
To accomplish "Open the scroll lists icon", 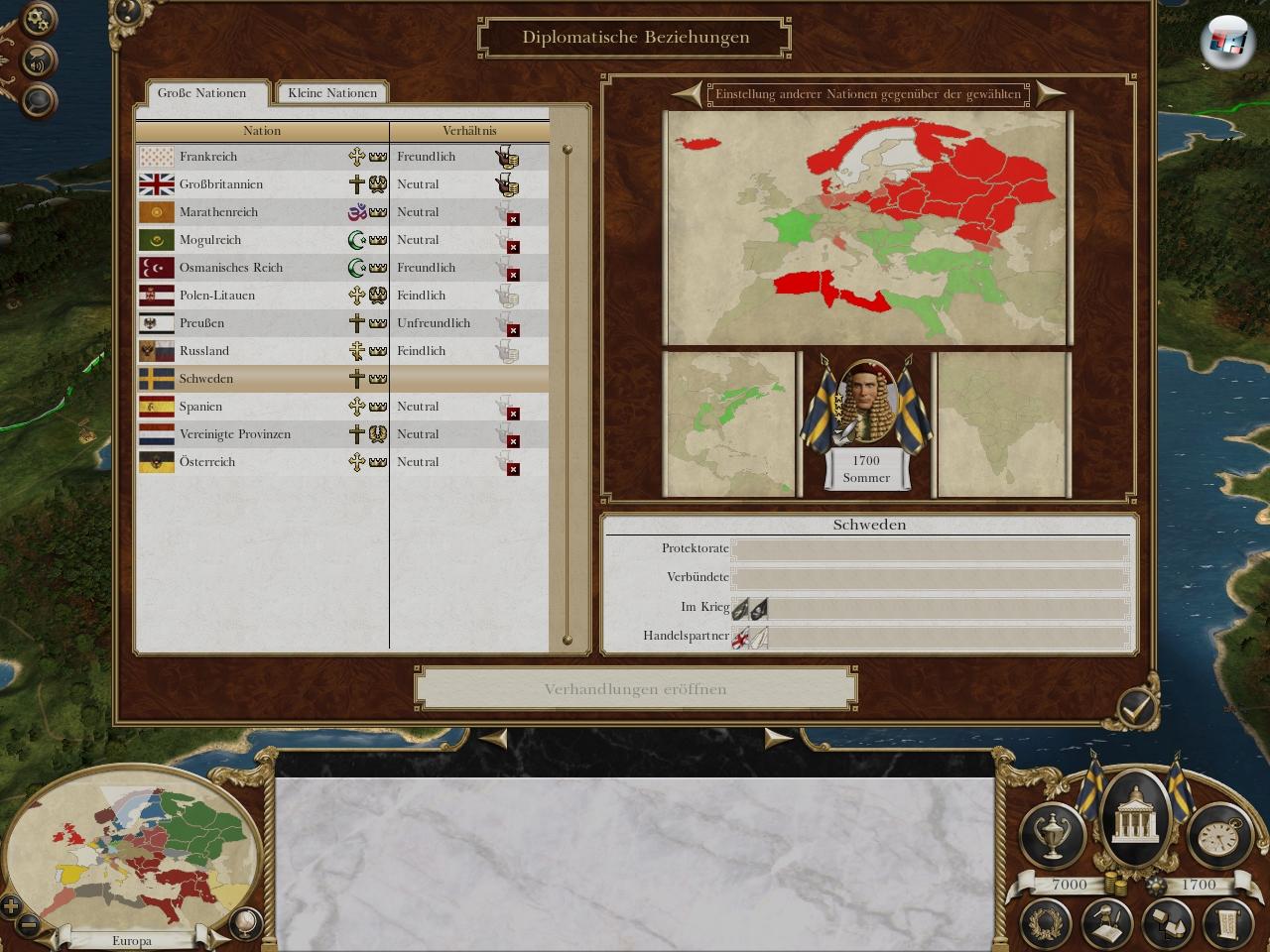I will [1225, 923].
